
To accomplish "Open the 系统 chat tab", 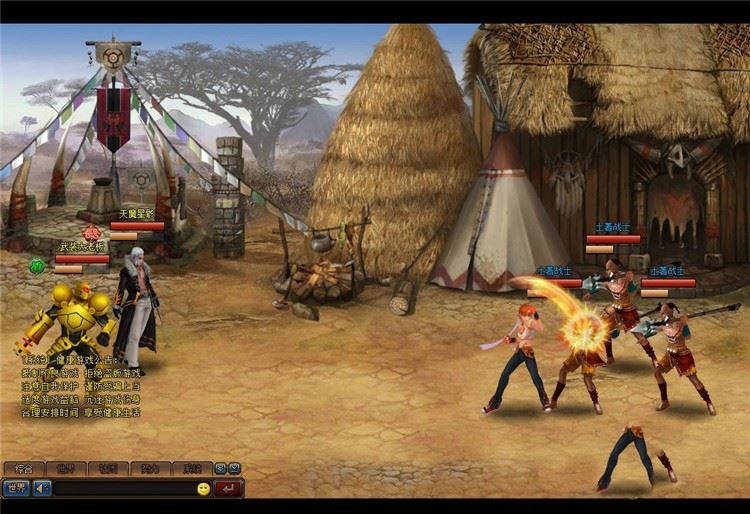I will point(191,468).
